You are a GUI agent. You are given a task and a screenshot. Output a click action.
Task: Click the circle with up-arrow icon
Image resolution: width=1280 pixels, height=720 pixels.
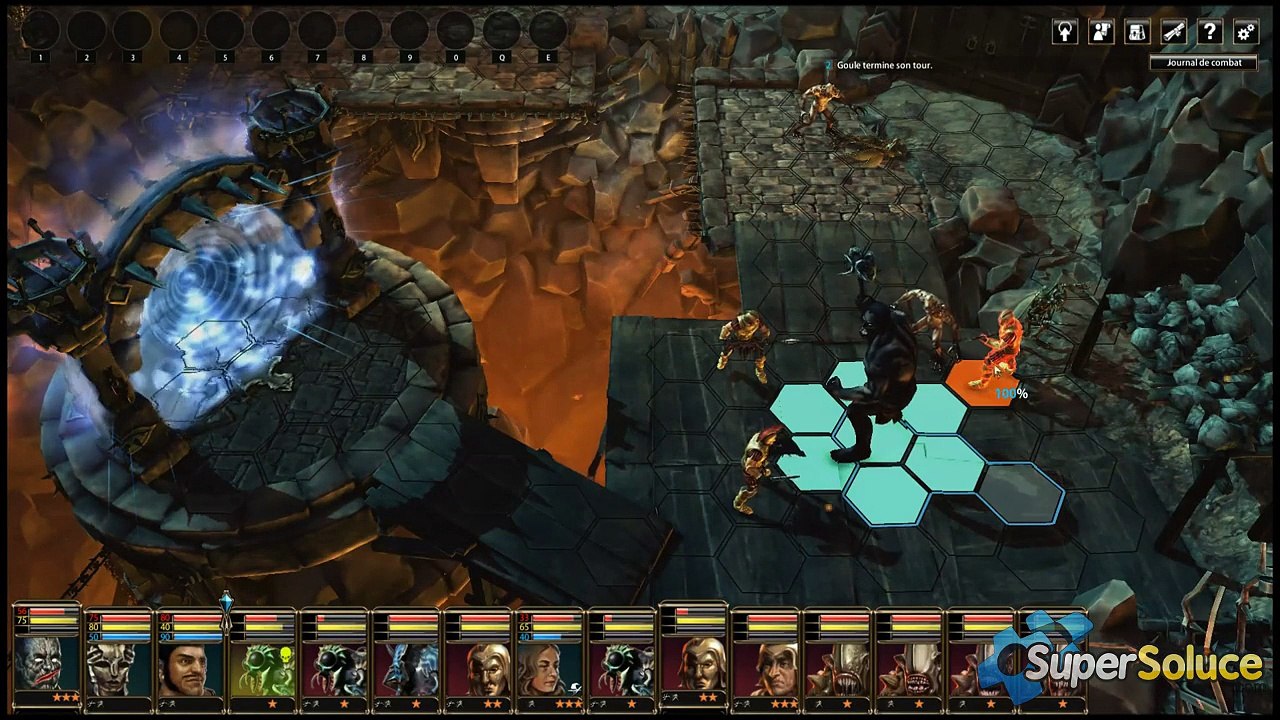[x=1065, y=32]
